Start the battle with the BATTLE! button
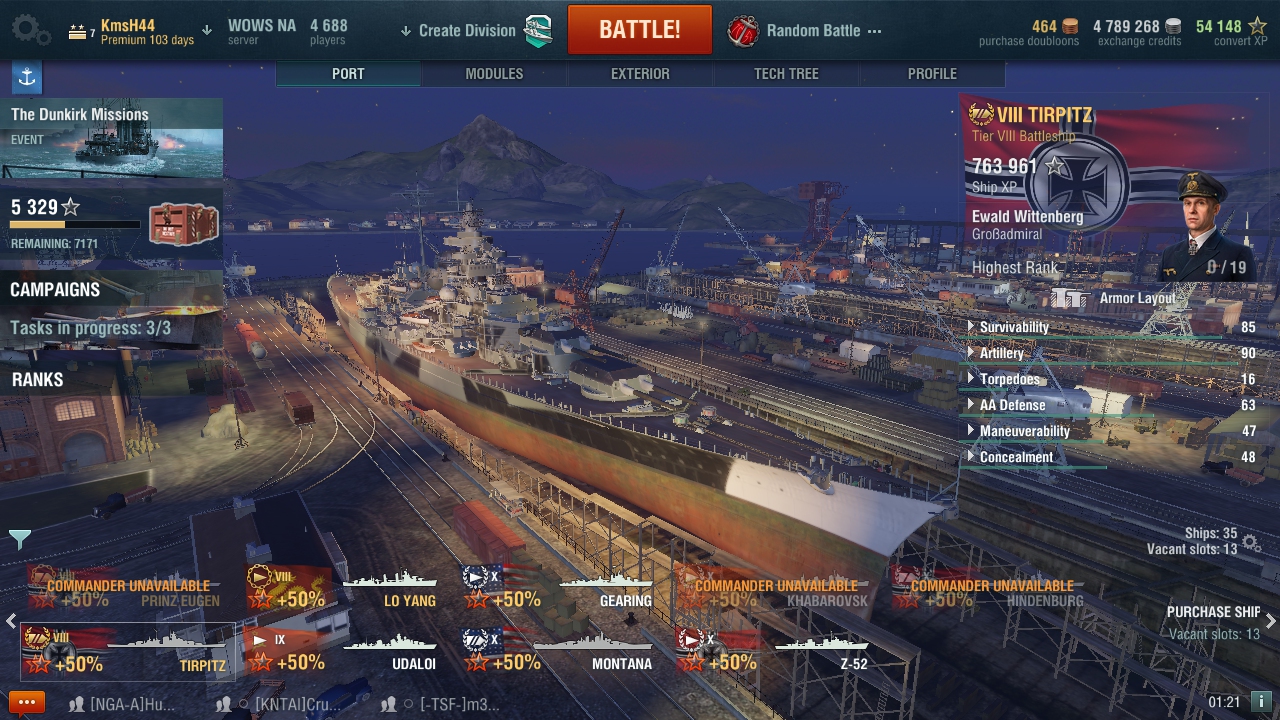This screenshot has width=1280, height=720. 639,30
